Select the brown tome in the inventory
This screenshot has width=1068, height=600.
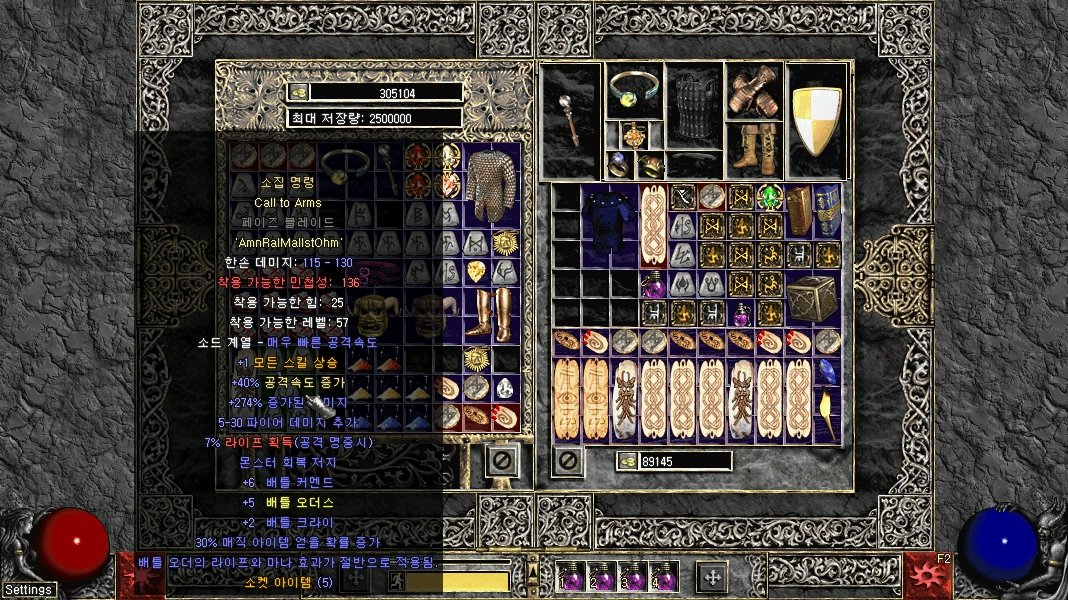799,211
